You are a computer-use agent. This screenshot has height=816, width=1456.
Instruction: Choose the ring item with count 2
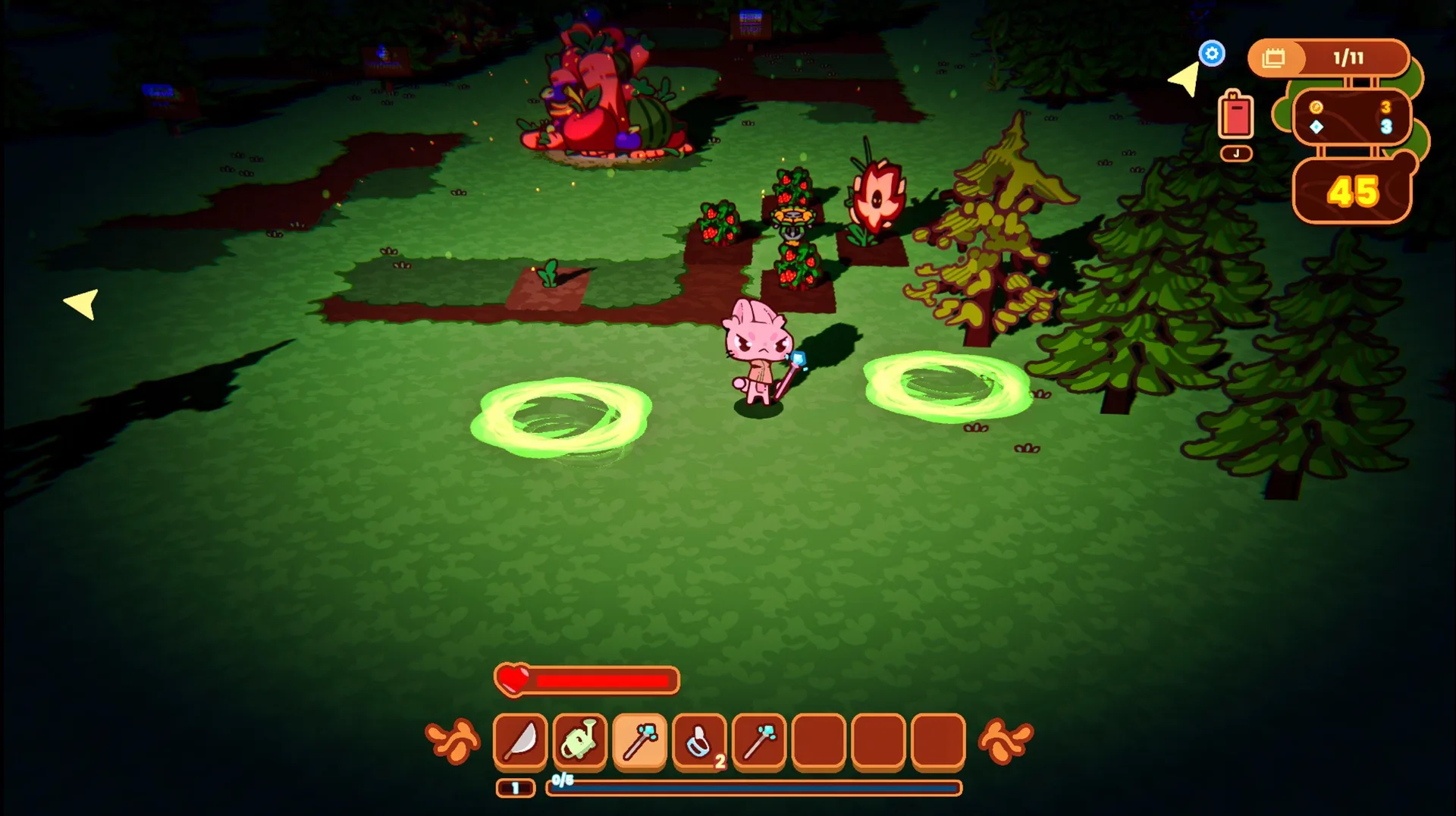pos(700,741)
